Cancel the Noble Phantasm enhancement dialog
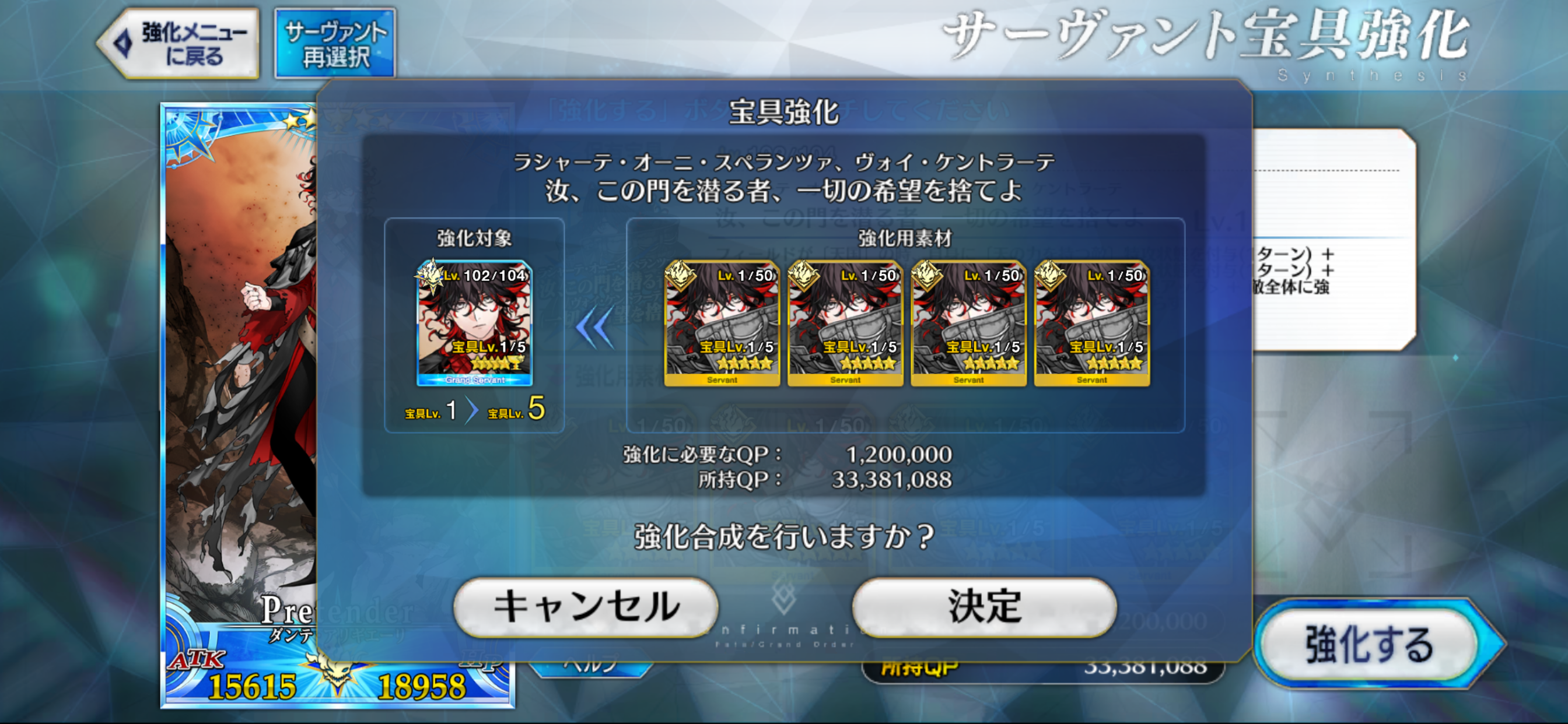Screen dimensions: 1568x724 tap(586, 607)
